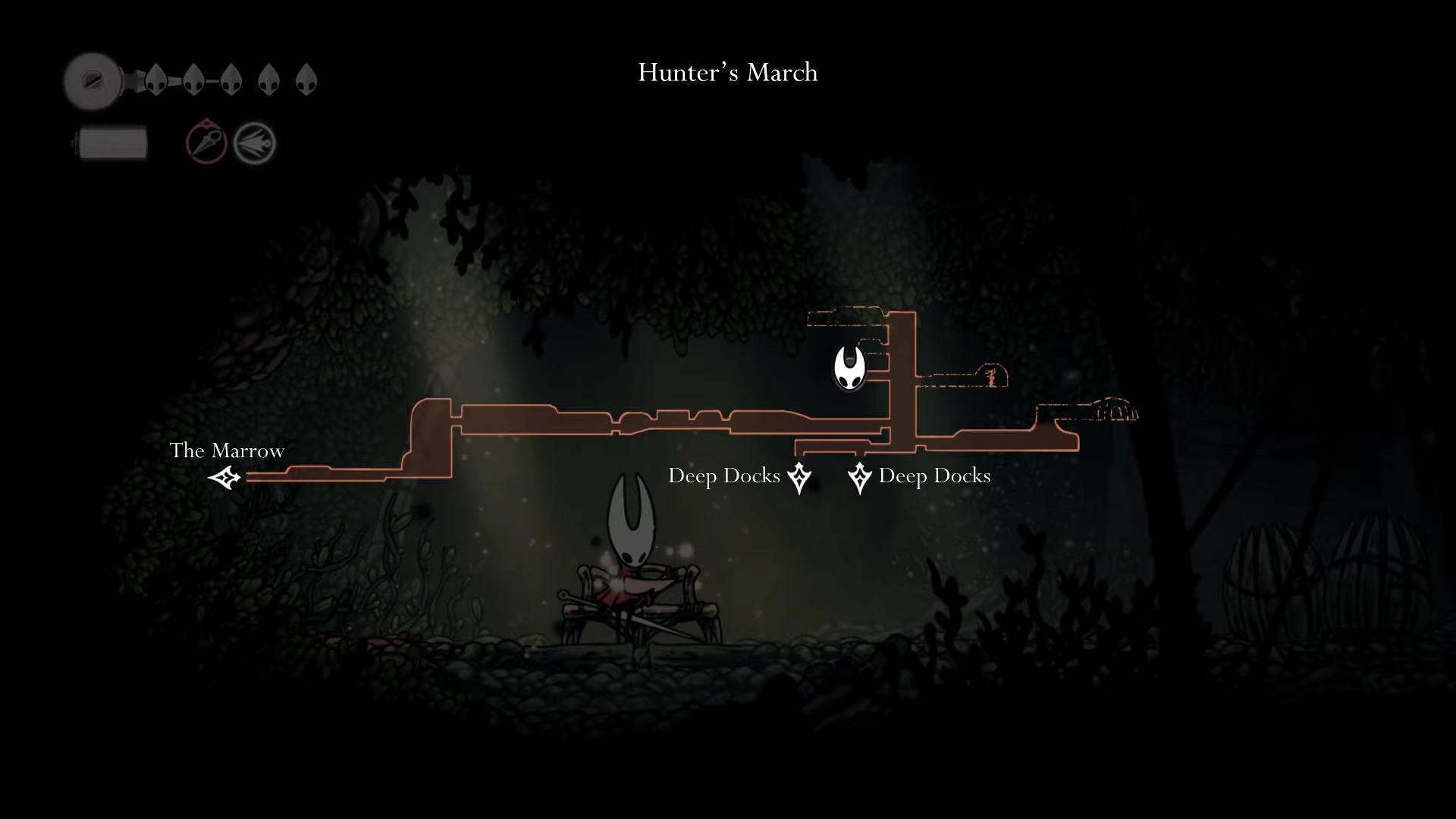Click Deep Docks arrow right of its label
The image size is (1456, 819).
pos(799,478)
